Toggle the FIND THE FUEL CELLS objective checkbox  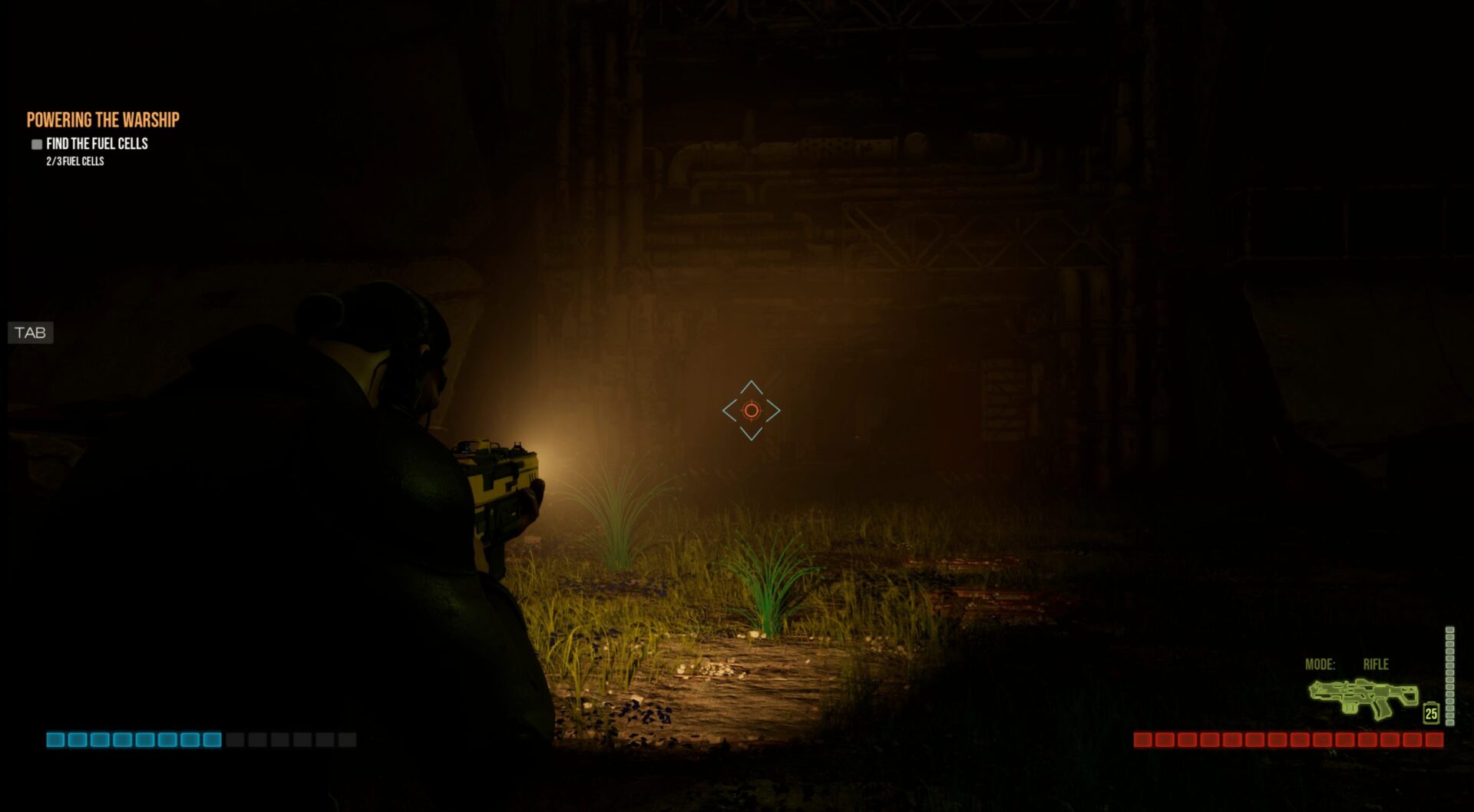[35, 144]
